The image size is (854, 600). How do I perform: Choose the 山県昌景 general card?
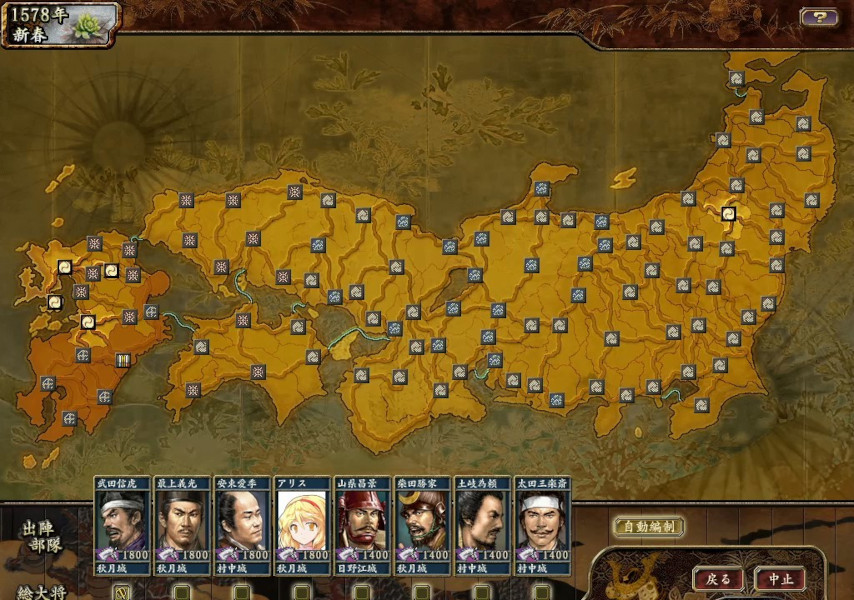361,525
